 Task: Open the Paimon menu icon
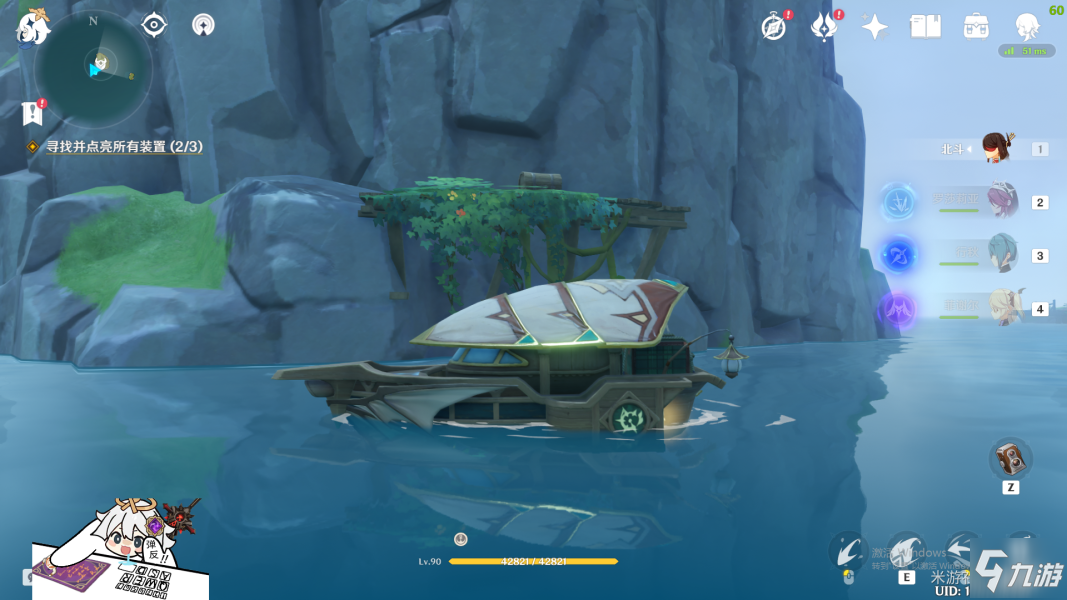point(32,27)
